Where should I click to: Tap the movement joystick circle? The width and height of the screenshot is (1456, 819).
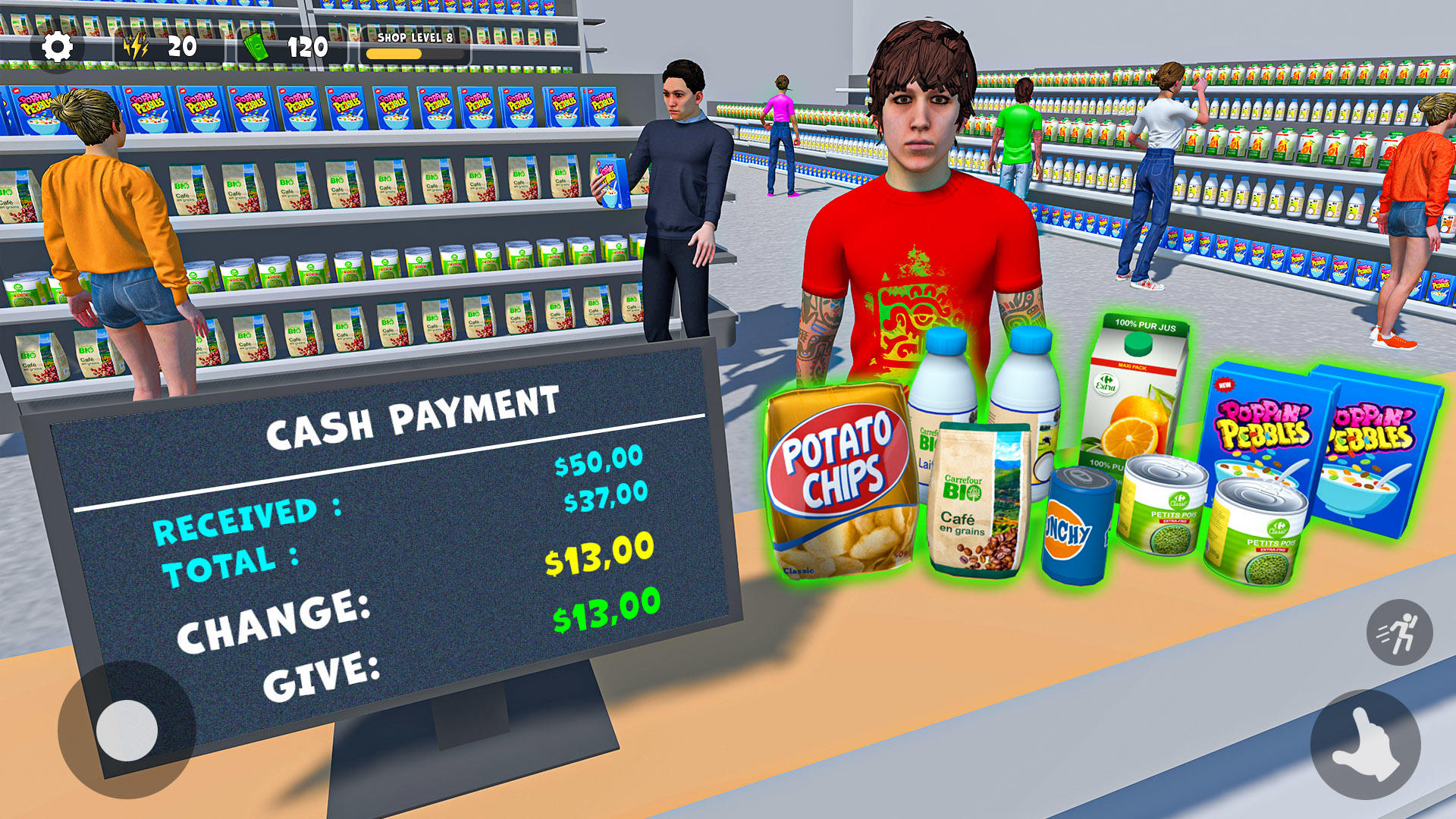coord(127,730)
